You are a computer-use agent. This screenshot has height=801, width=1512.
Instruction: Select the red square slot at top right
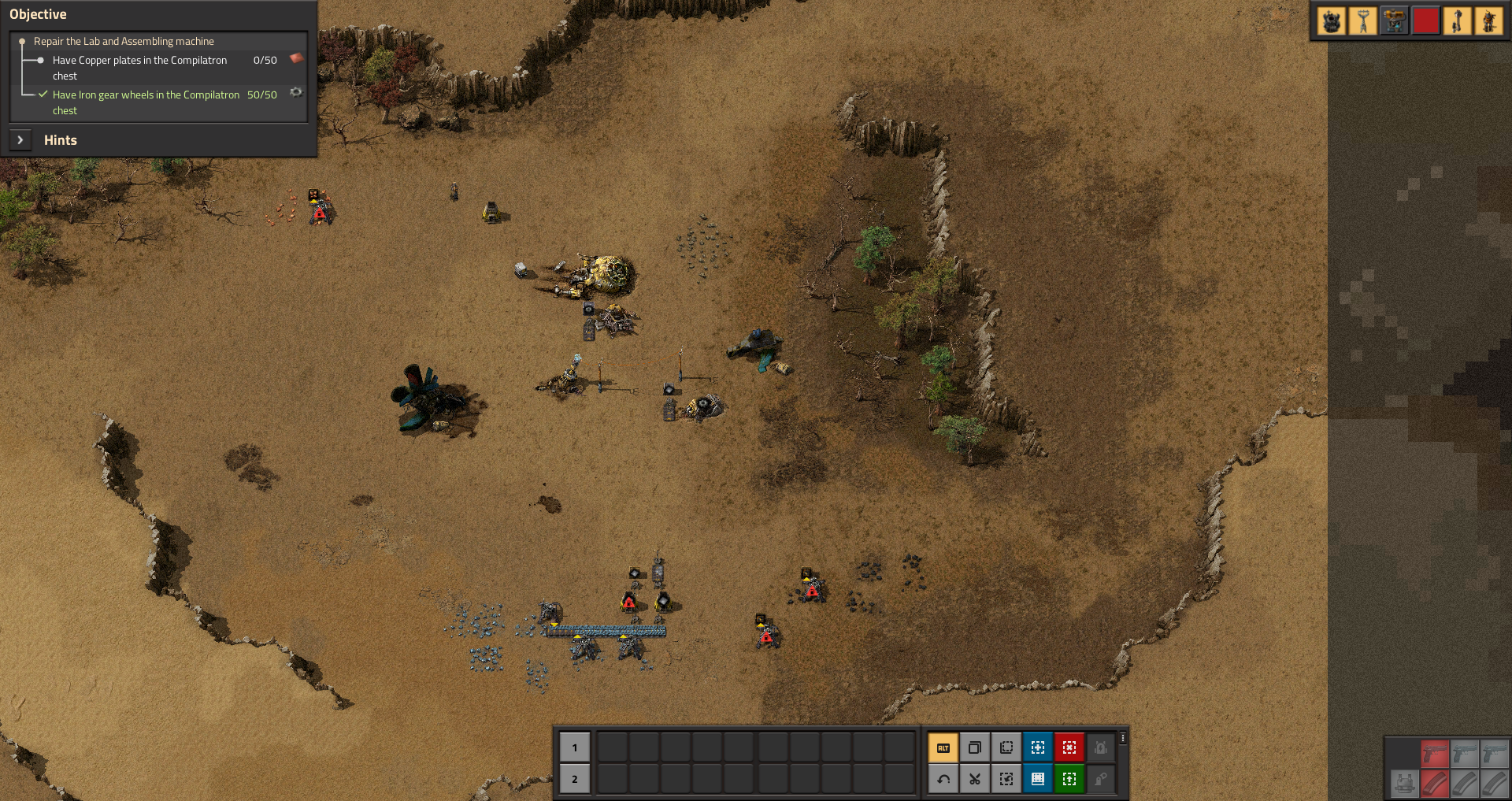[1426, 21]
